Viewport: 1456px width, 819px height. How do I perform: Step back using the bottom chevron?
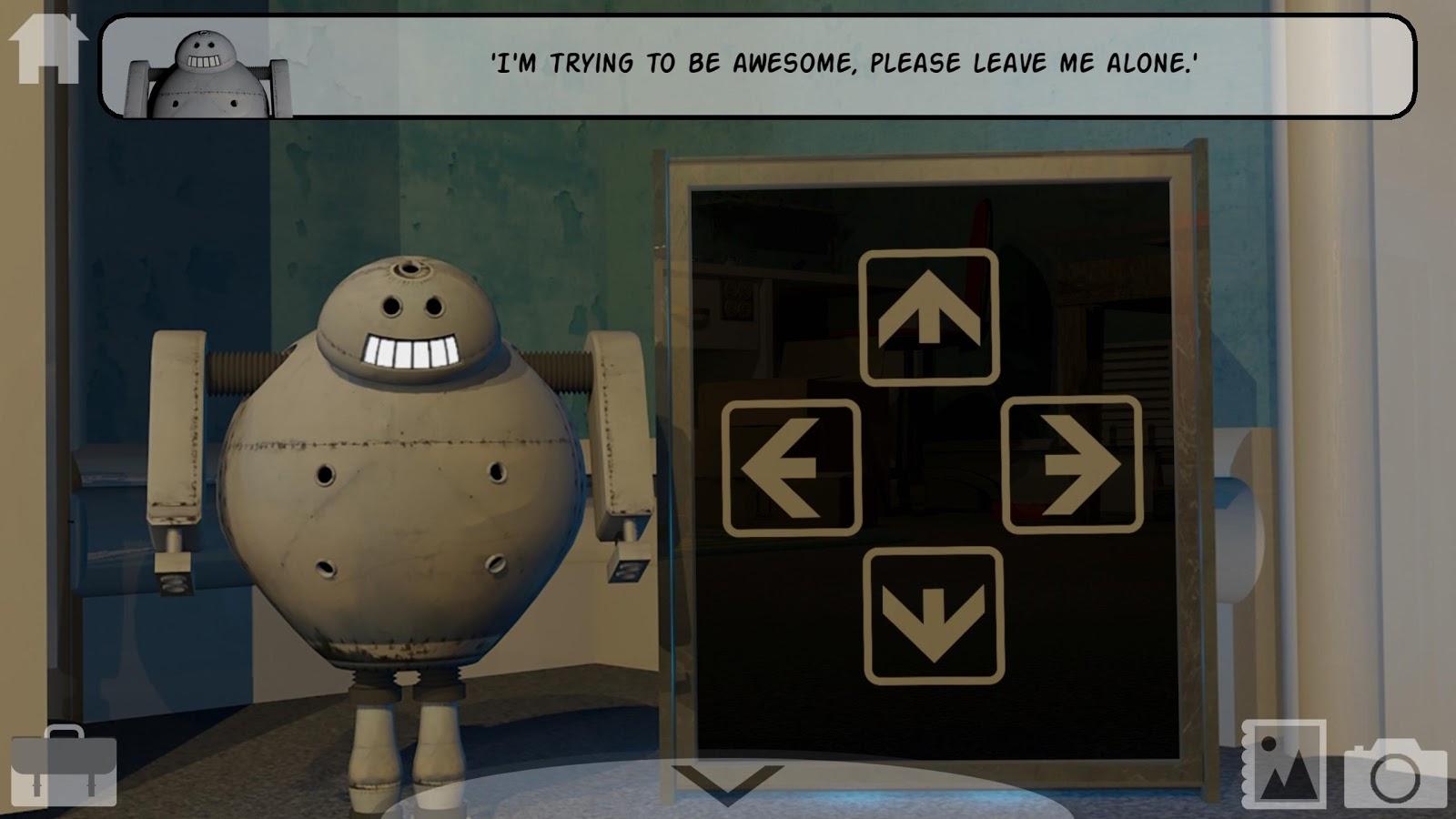tap(728, 783)
